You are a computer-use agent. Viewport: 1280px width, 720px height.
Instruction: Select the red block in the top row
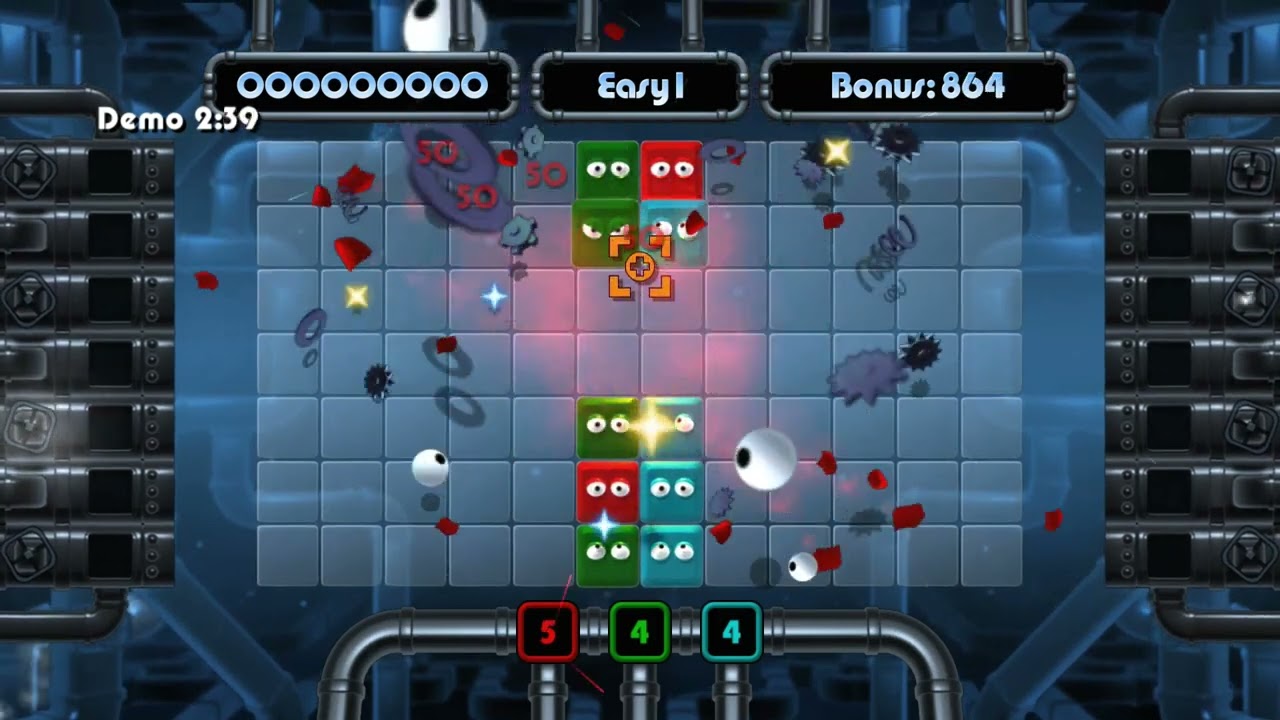pos(671,170)
